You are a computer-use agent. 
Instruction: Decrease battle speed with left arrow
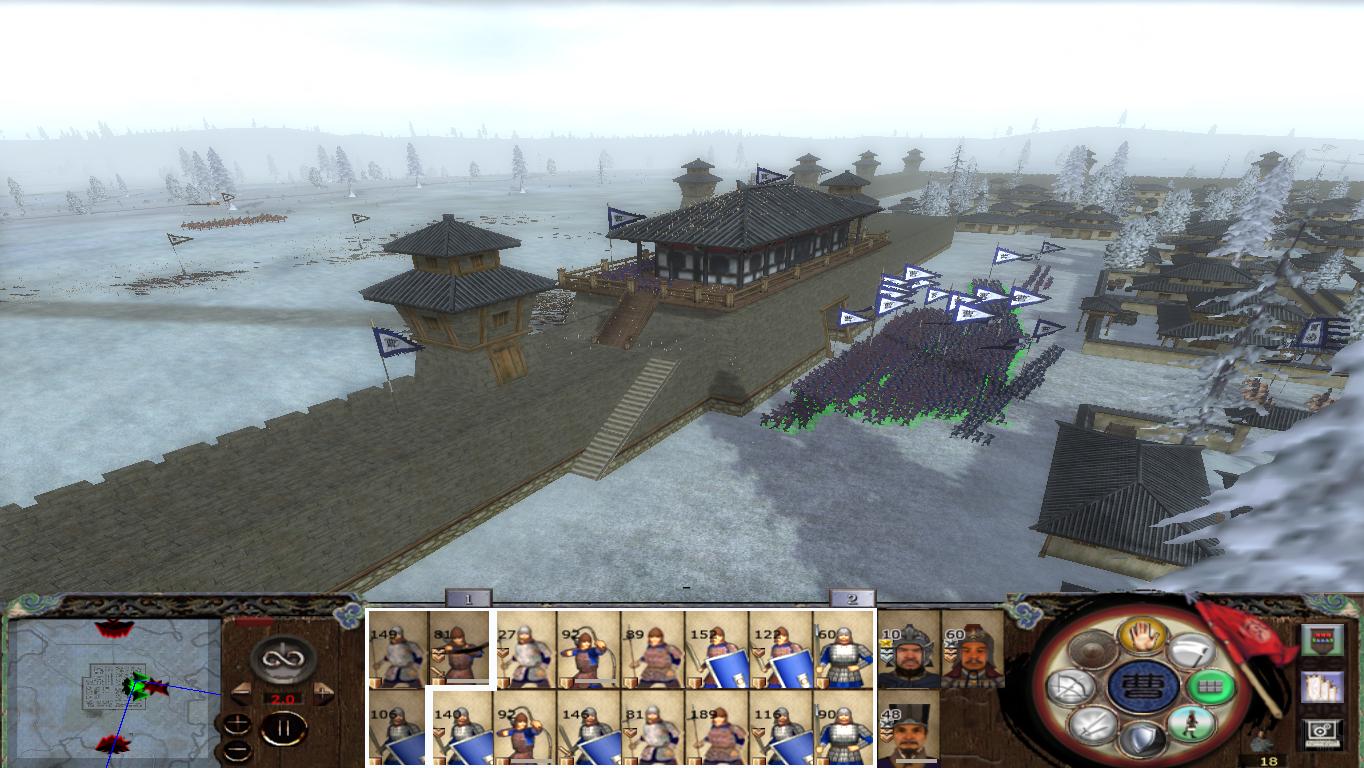click(x=240, y=692)
